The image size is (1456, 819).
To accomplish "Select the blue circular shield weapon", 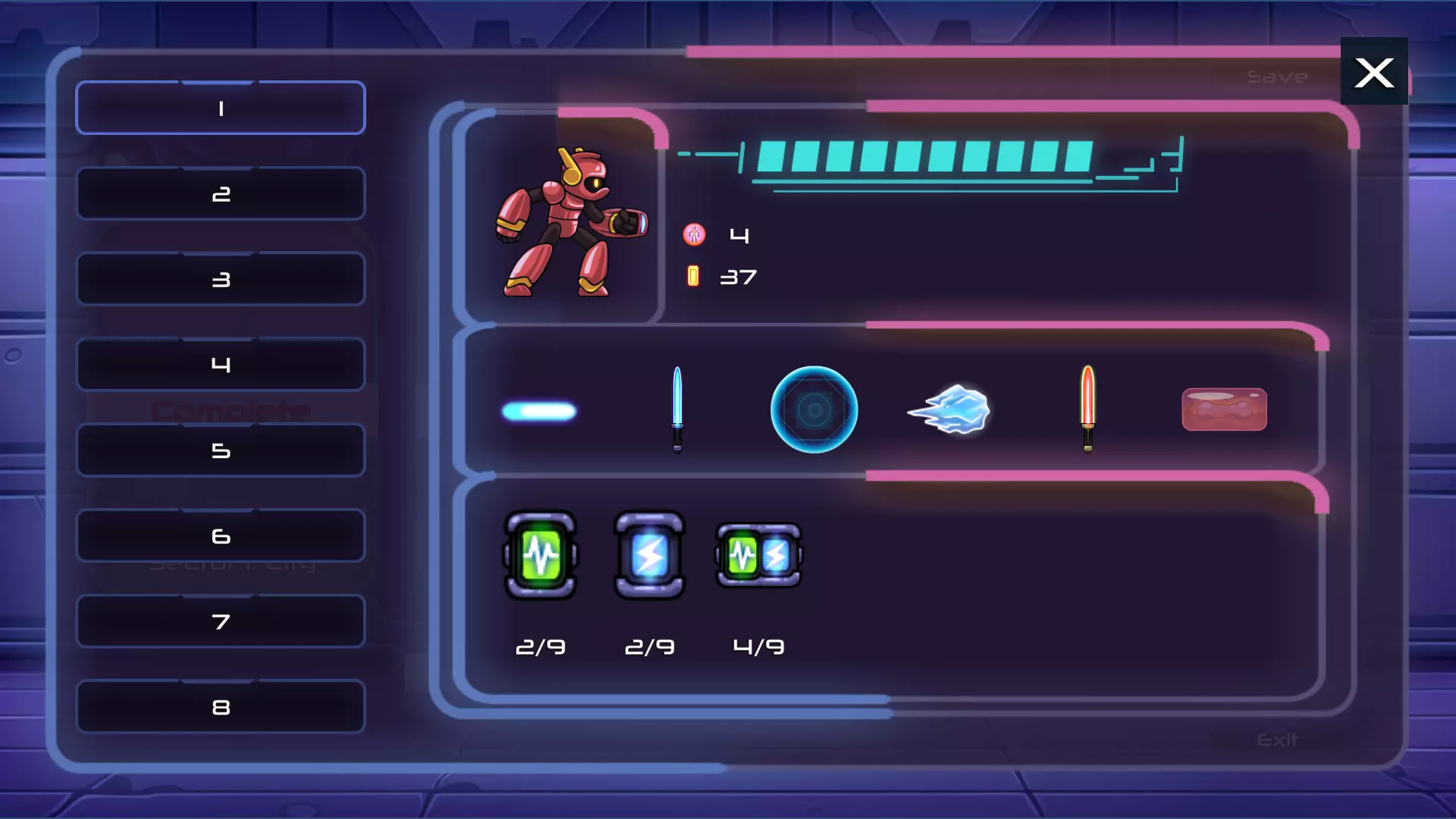I will [814, 409].
